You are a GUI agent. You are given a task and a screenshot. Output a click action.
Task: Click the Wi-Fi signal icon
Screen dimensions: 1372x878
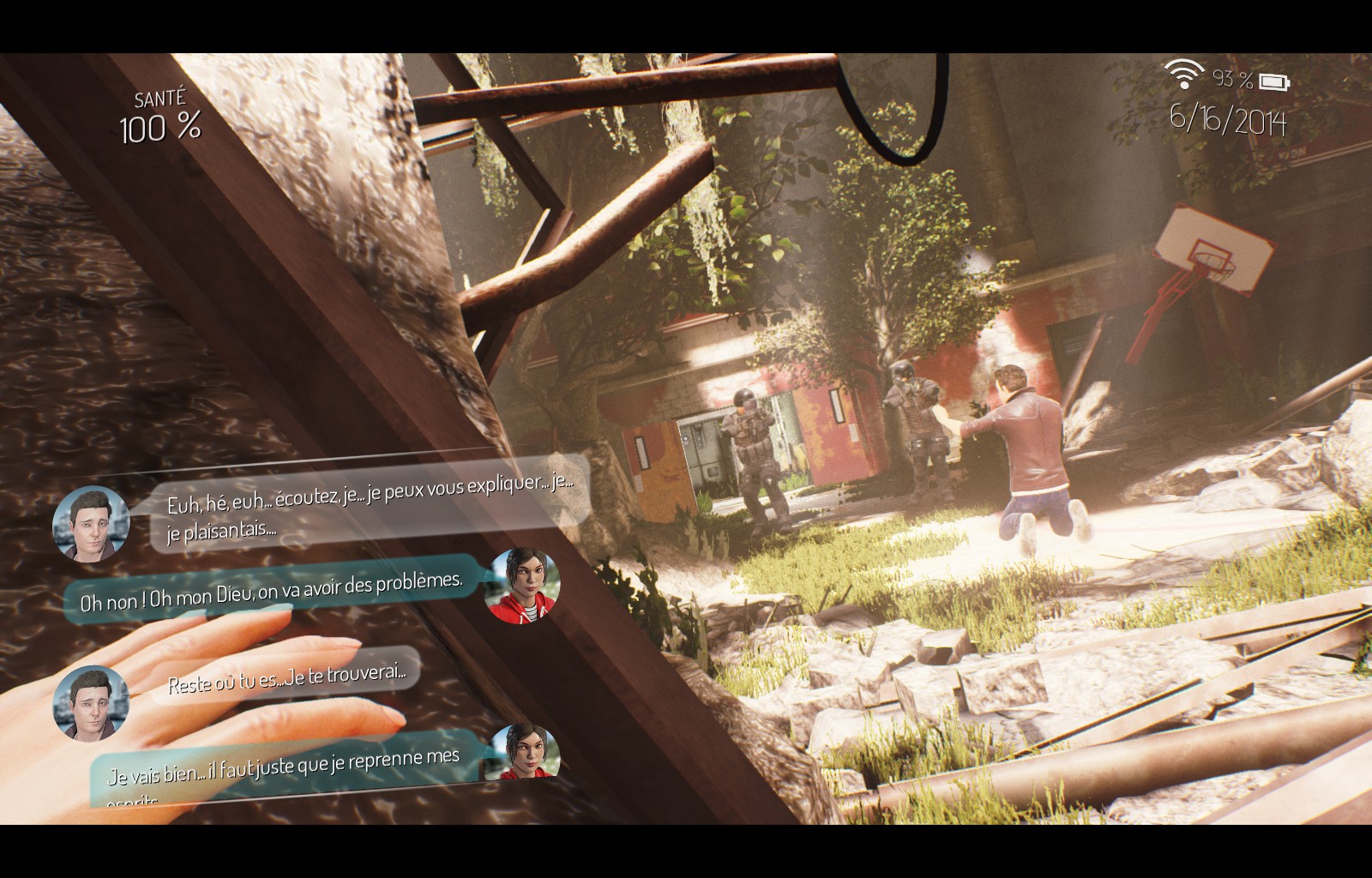point(1185,75)
